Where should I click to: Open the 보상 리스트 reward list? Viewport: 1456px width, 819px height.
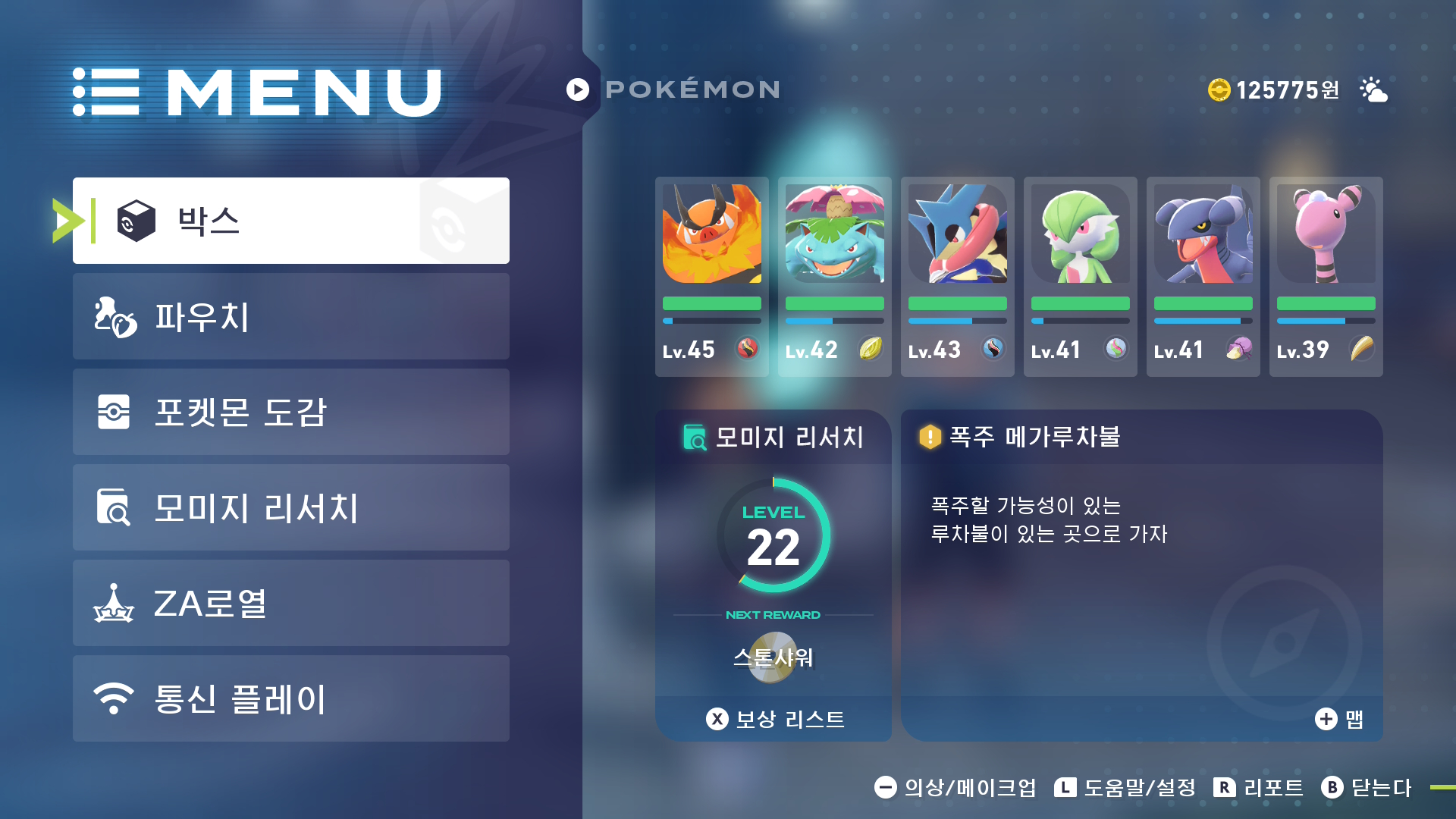coord(775,719)
